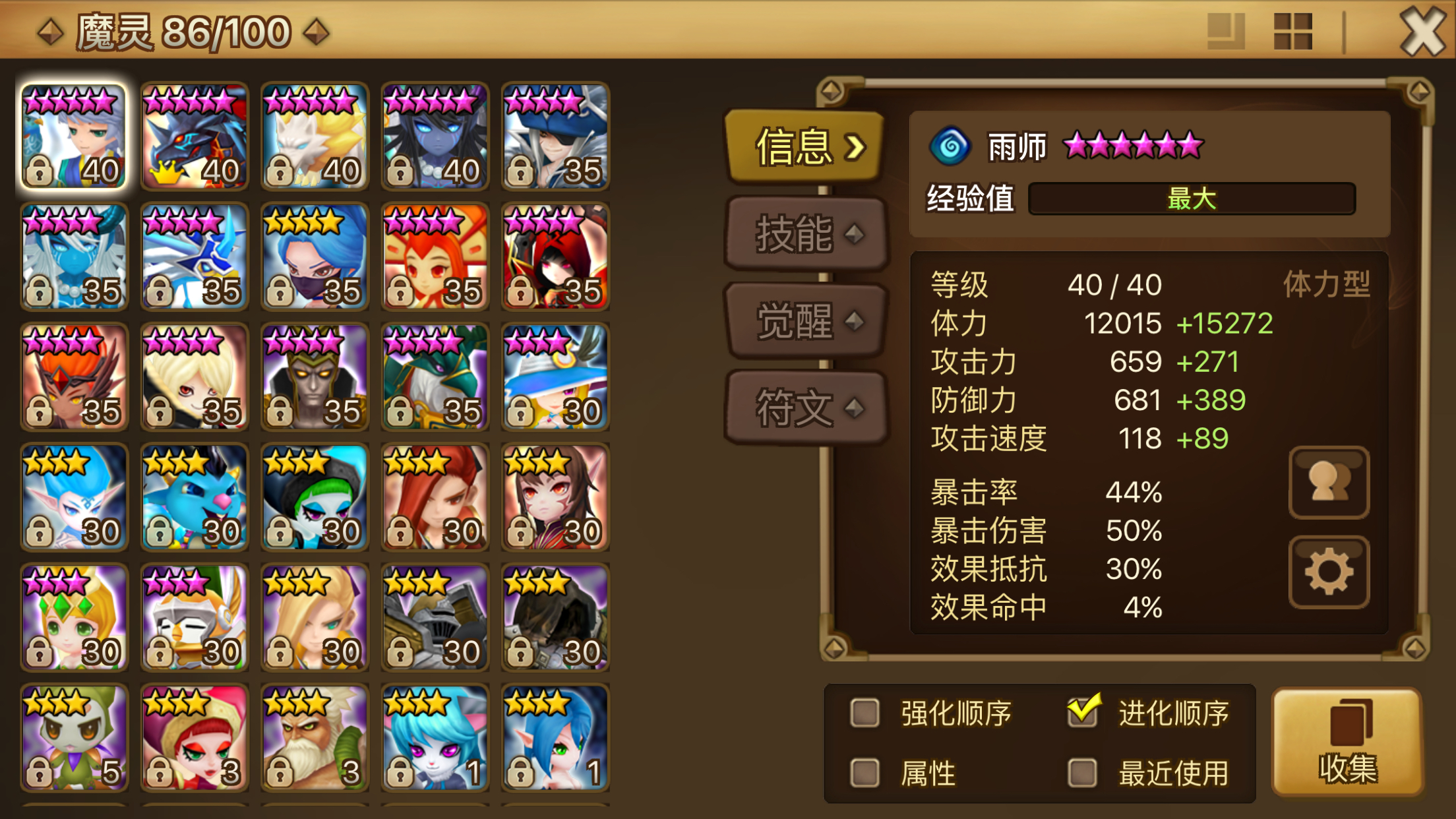Open the monster portrait view via the silhouette icon

pyautogui.click(x=1327, y=481)
